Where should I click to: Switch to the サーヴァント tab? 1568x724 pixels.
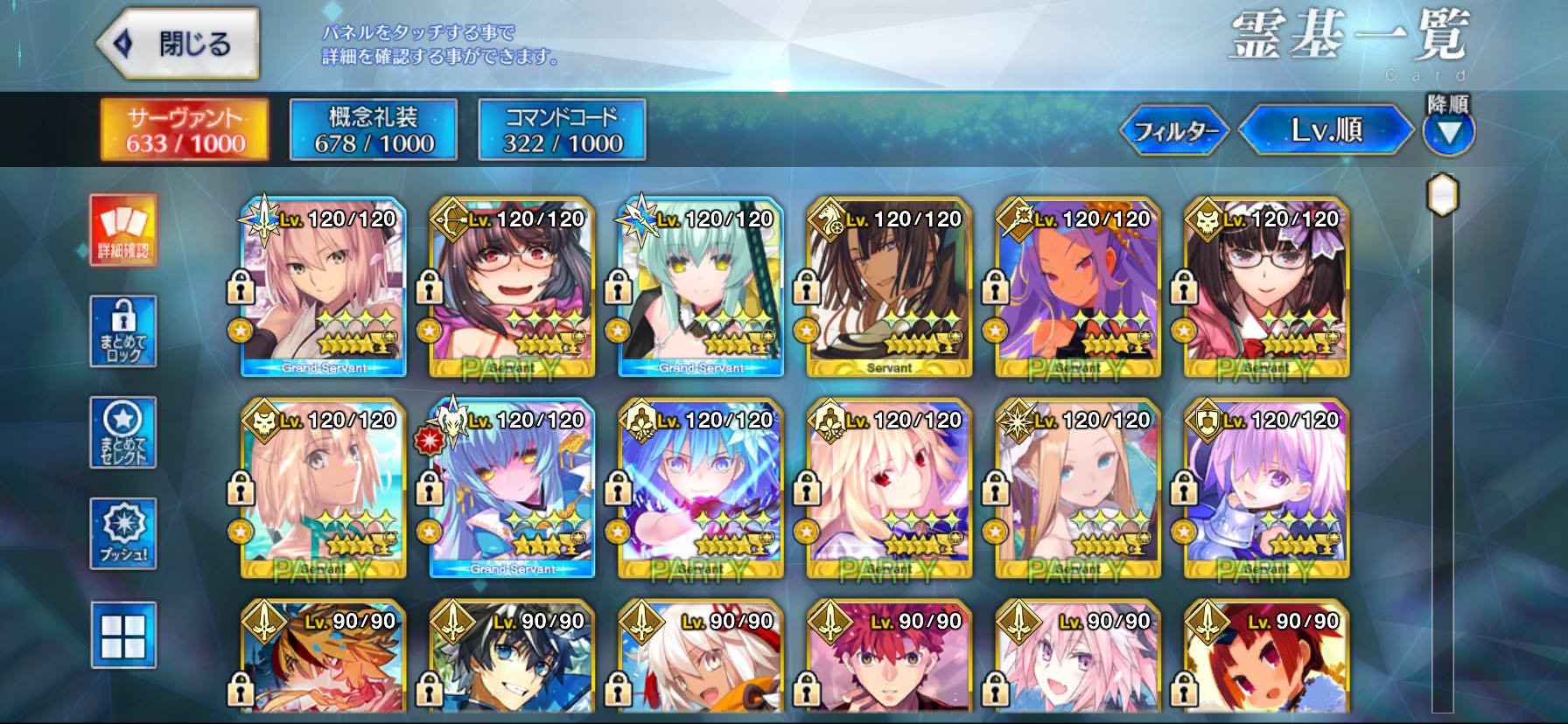tap(185, 129)
